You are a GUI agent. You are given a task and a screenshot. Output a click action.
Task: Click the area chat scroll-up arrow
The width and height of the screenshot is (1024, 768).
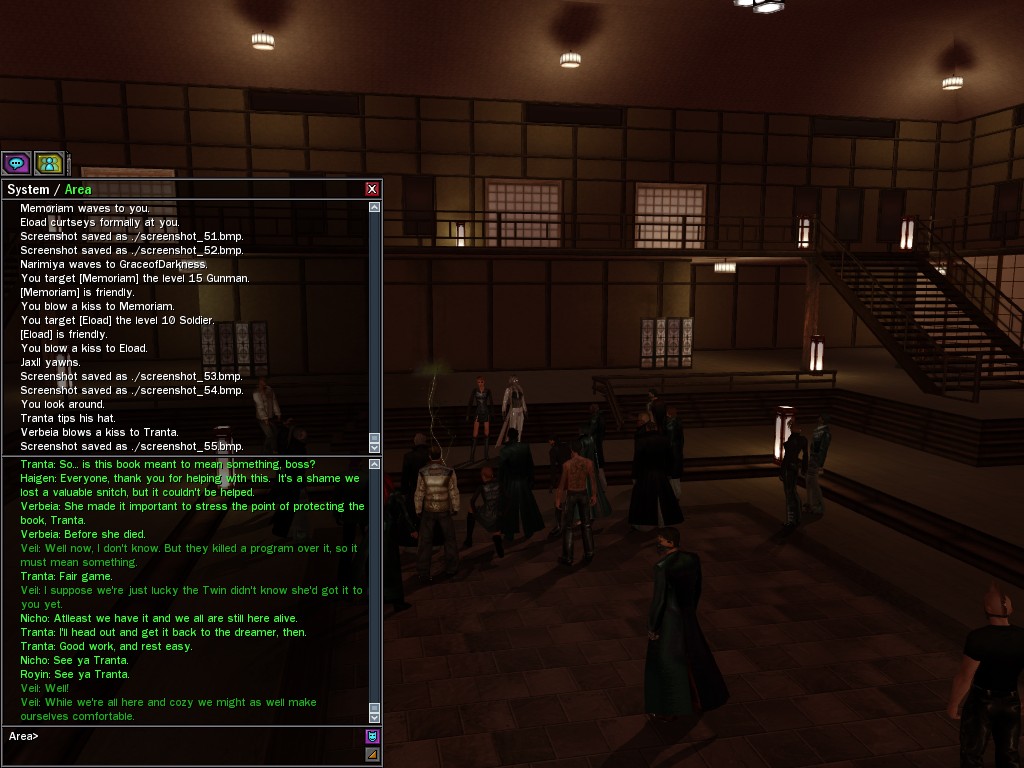[375, 464]
